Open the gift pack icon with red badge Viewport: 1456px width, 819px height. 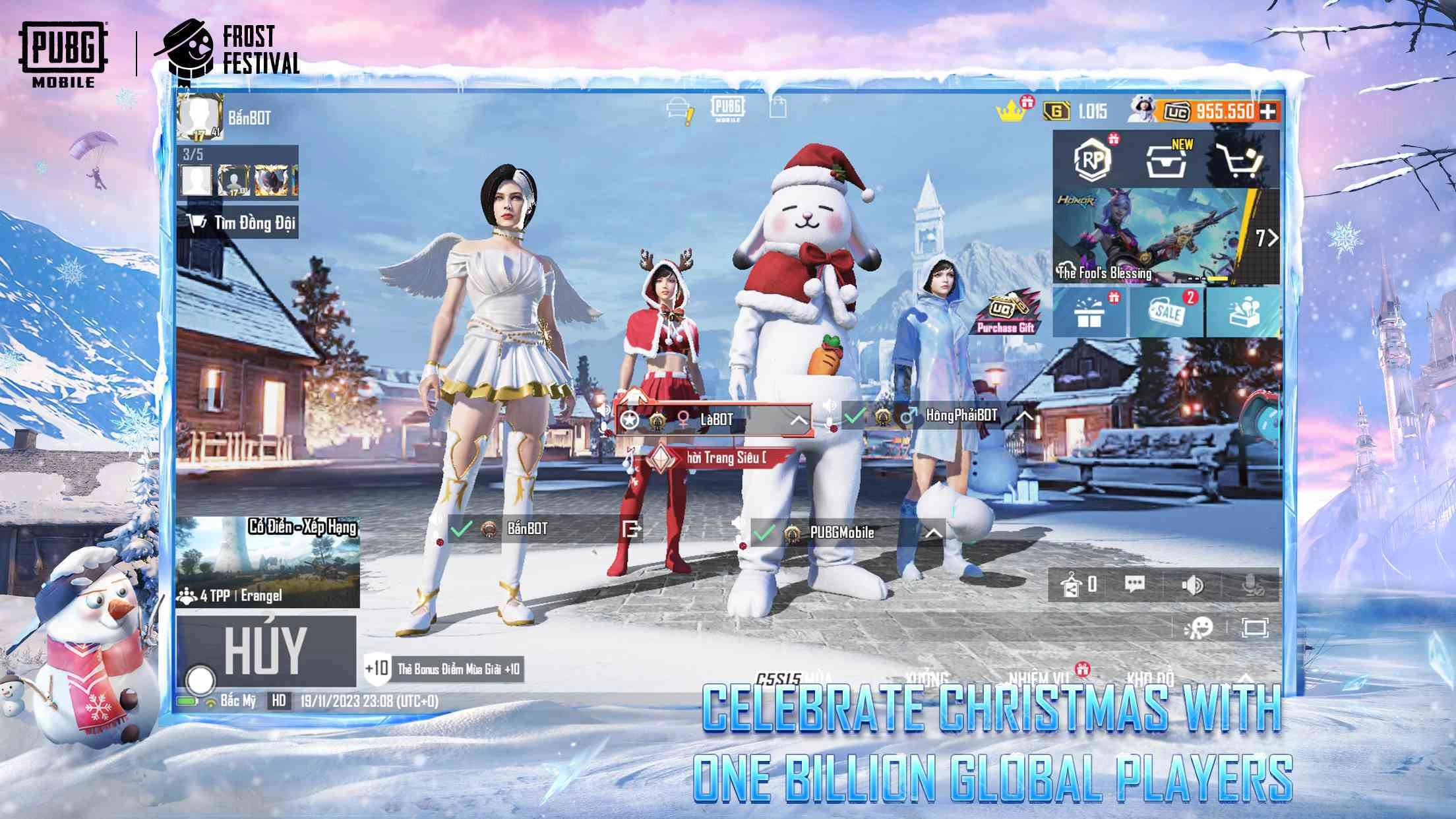pyautogui.click(x=1091, y=313)
